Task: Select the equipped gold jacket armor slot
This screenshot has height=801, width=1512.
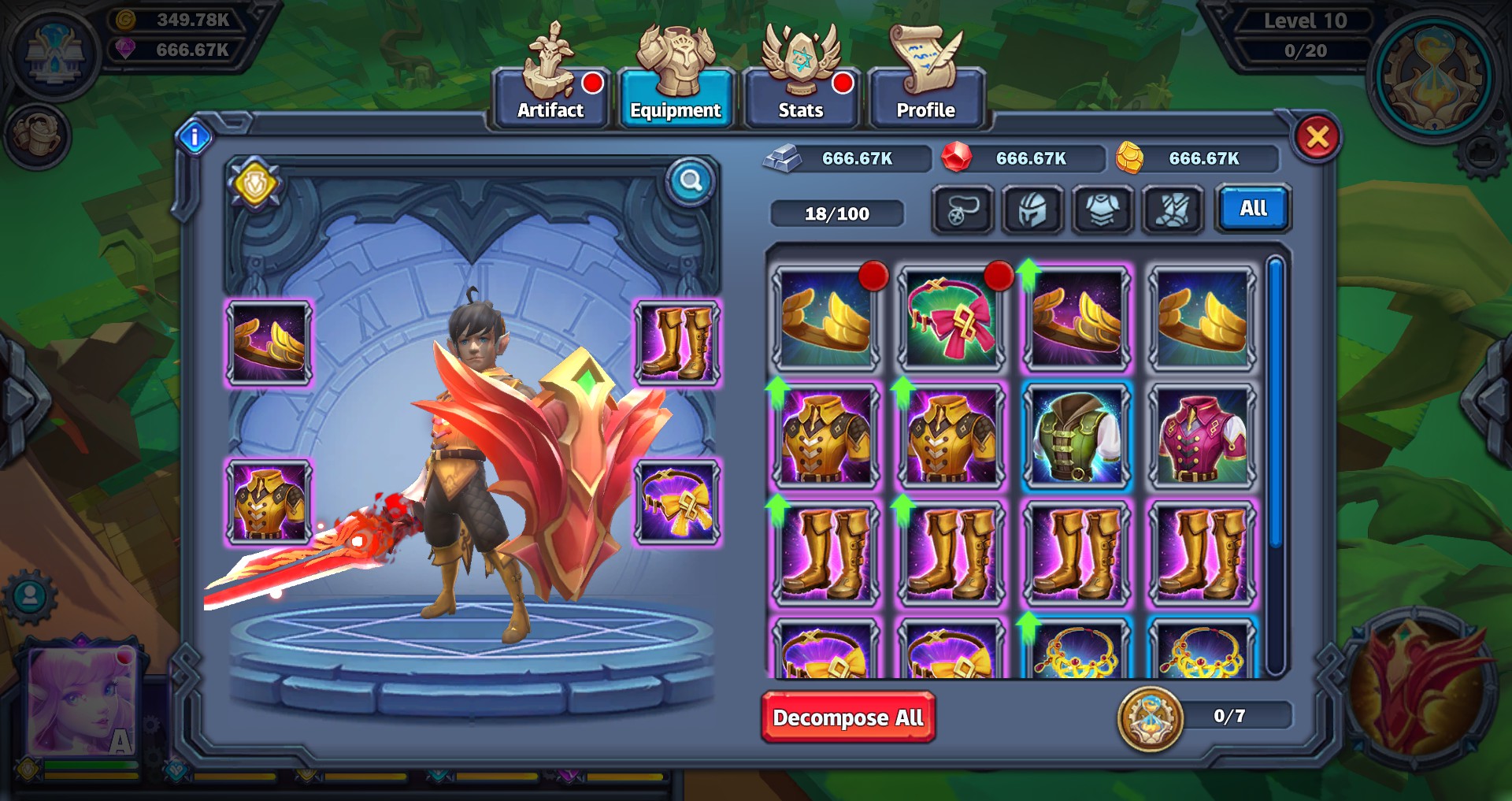Action: click(x=269, y=502)
